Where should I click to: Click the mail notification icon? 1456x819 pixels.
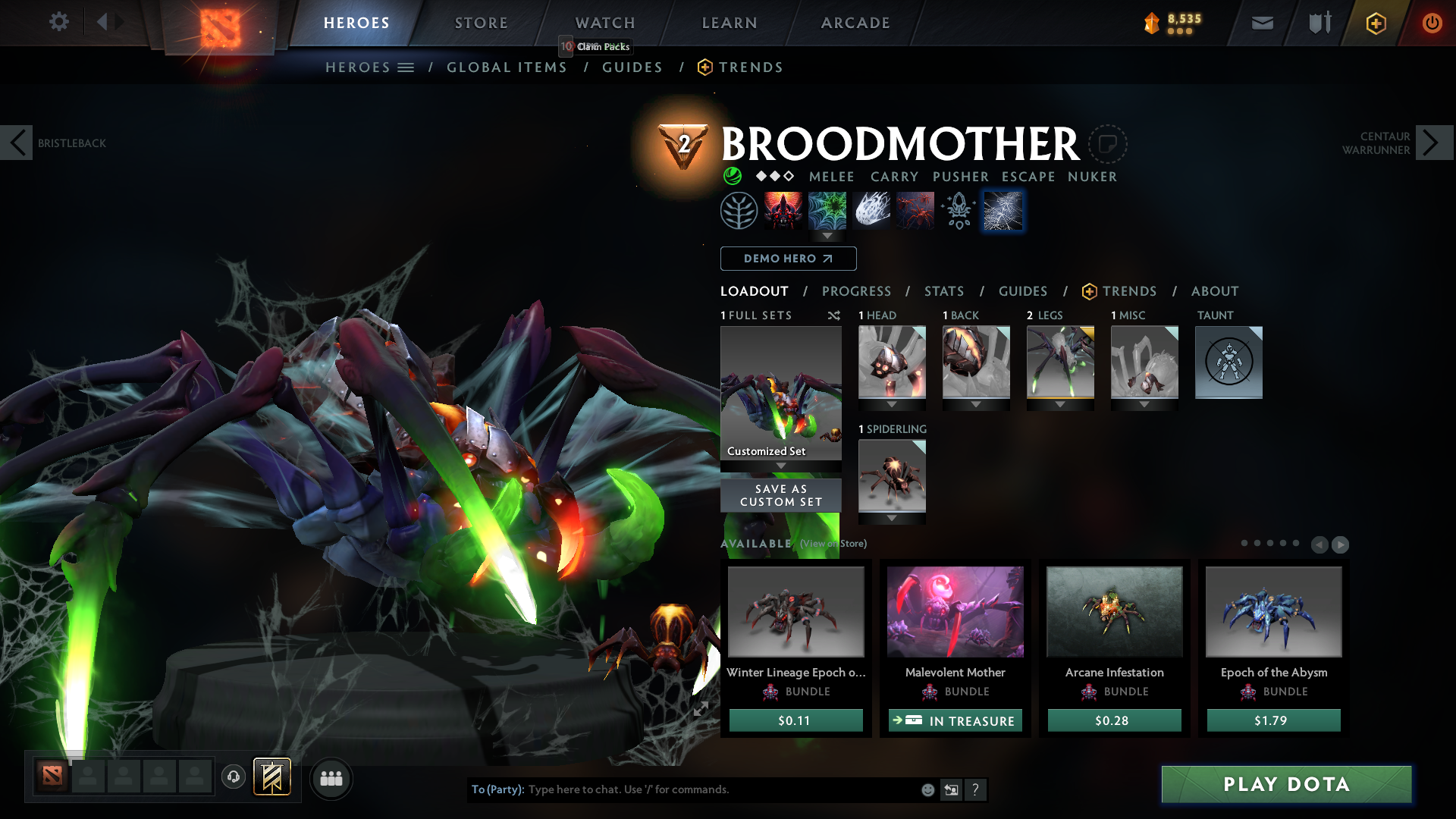coord(1261,23)
